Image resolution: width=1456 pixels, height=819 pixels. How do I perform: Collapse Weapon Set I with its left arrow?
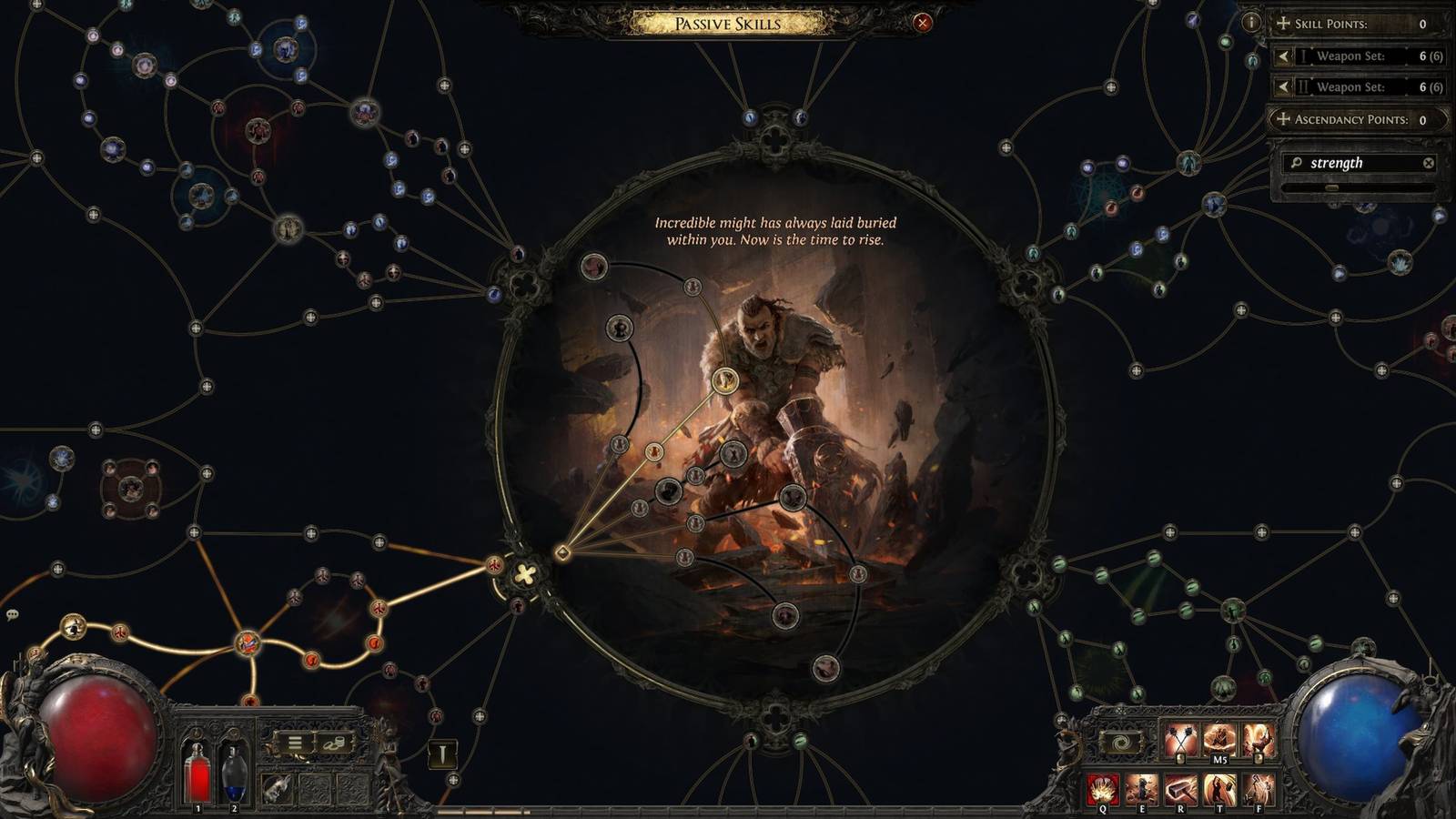(x=1283, y=56)
